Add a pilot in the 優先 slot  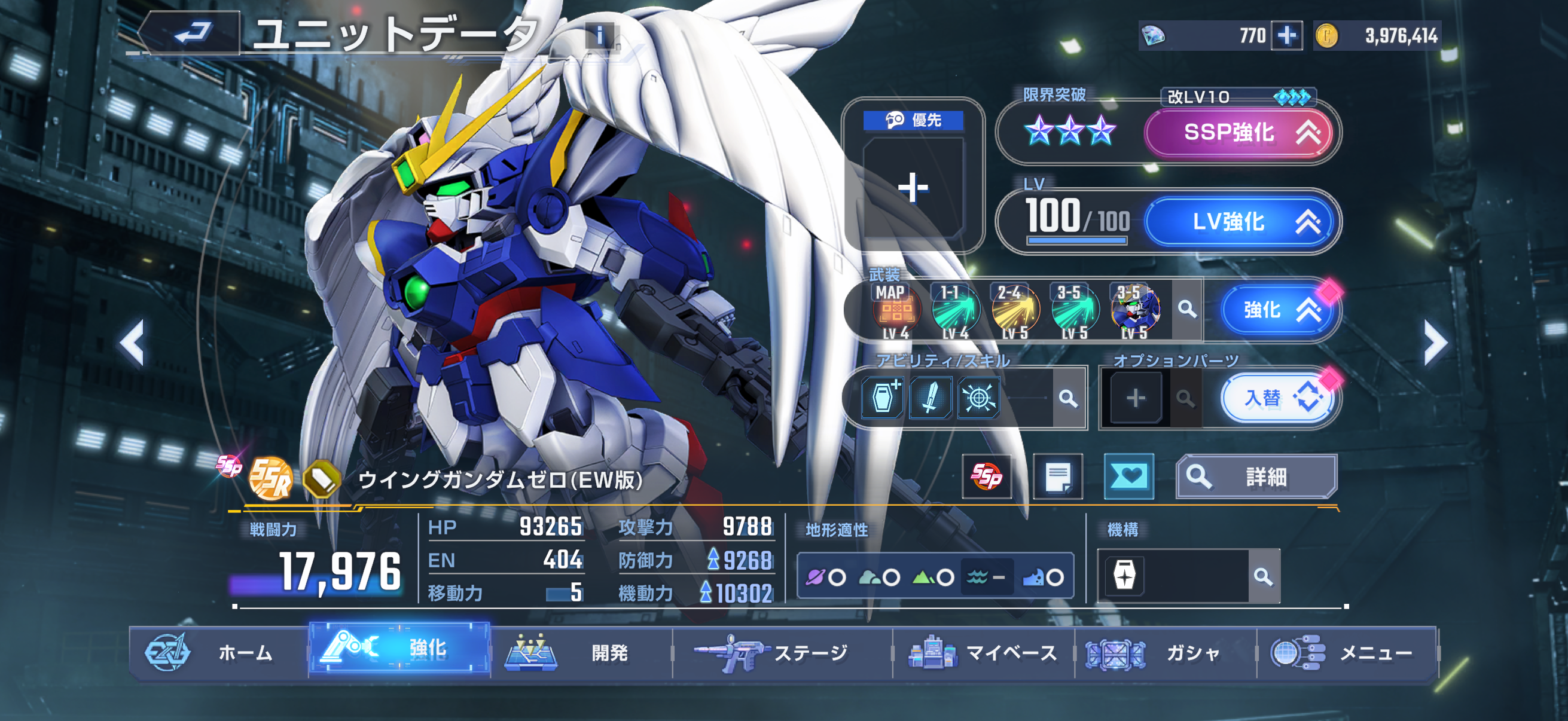[x=913, y=187]
